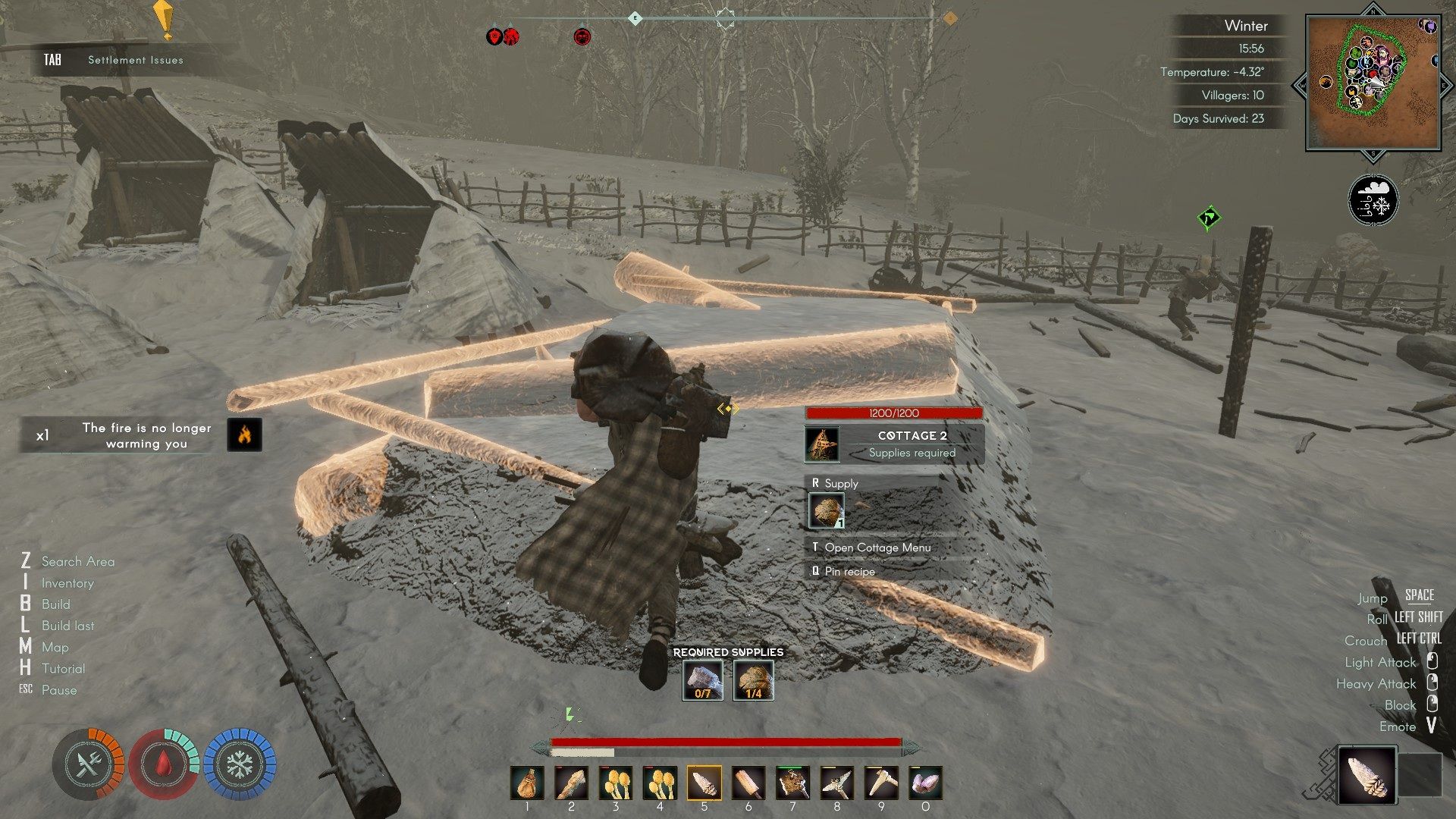Click the Cottage 2 building icon
Image resolution: width=1456 pixels, height=819 pixels.
822,444
